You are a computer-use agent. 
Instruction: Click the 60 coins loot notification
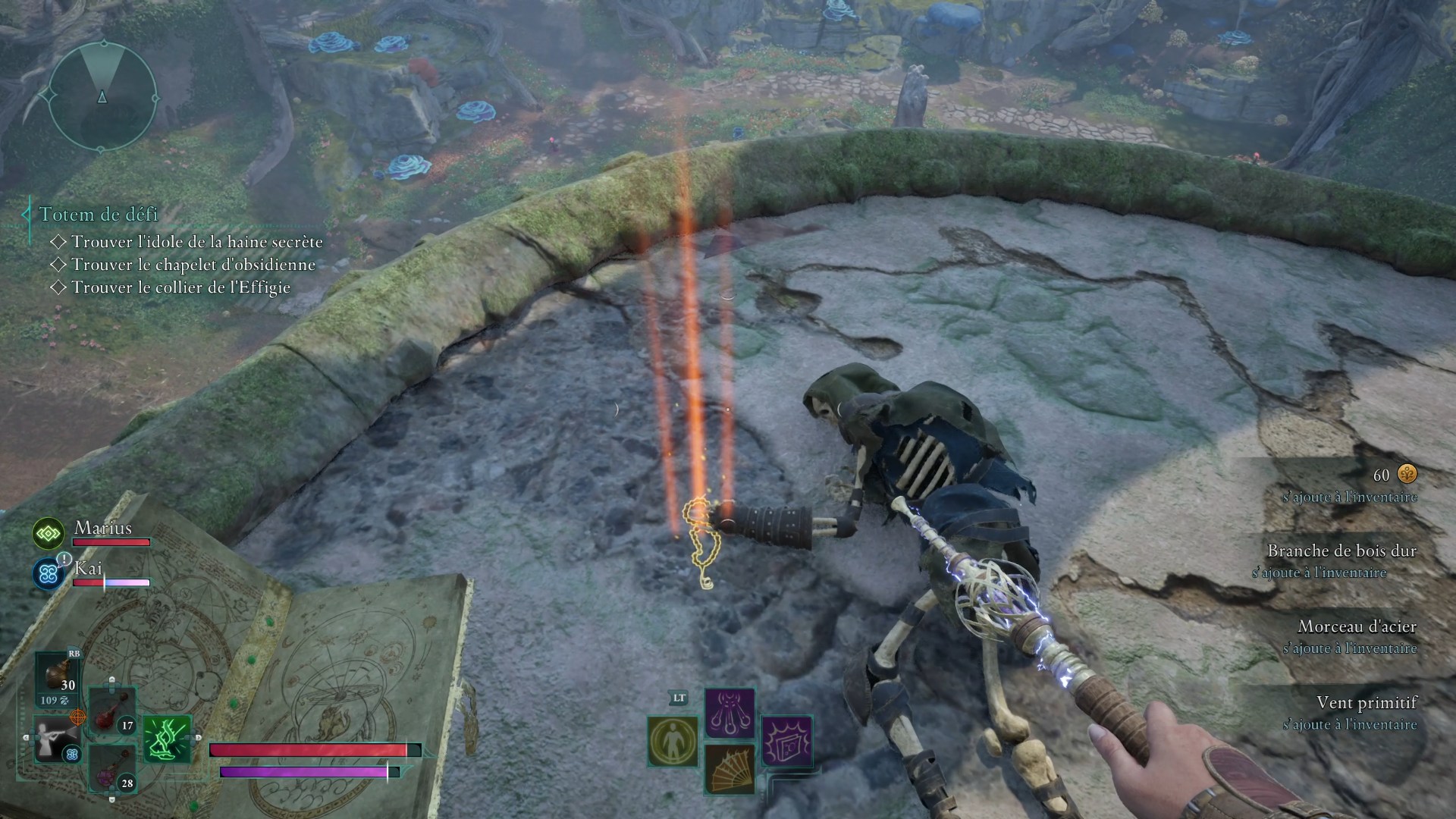(1394, 484)
